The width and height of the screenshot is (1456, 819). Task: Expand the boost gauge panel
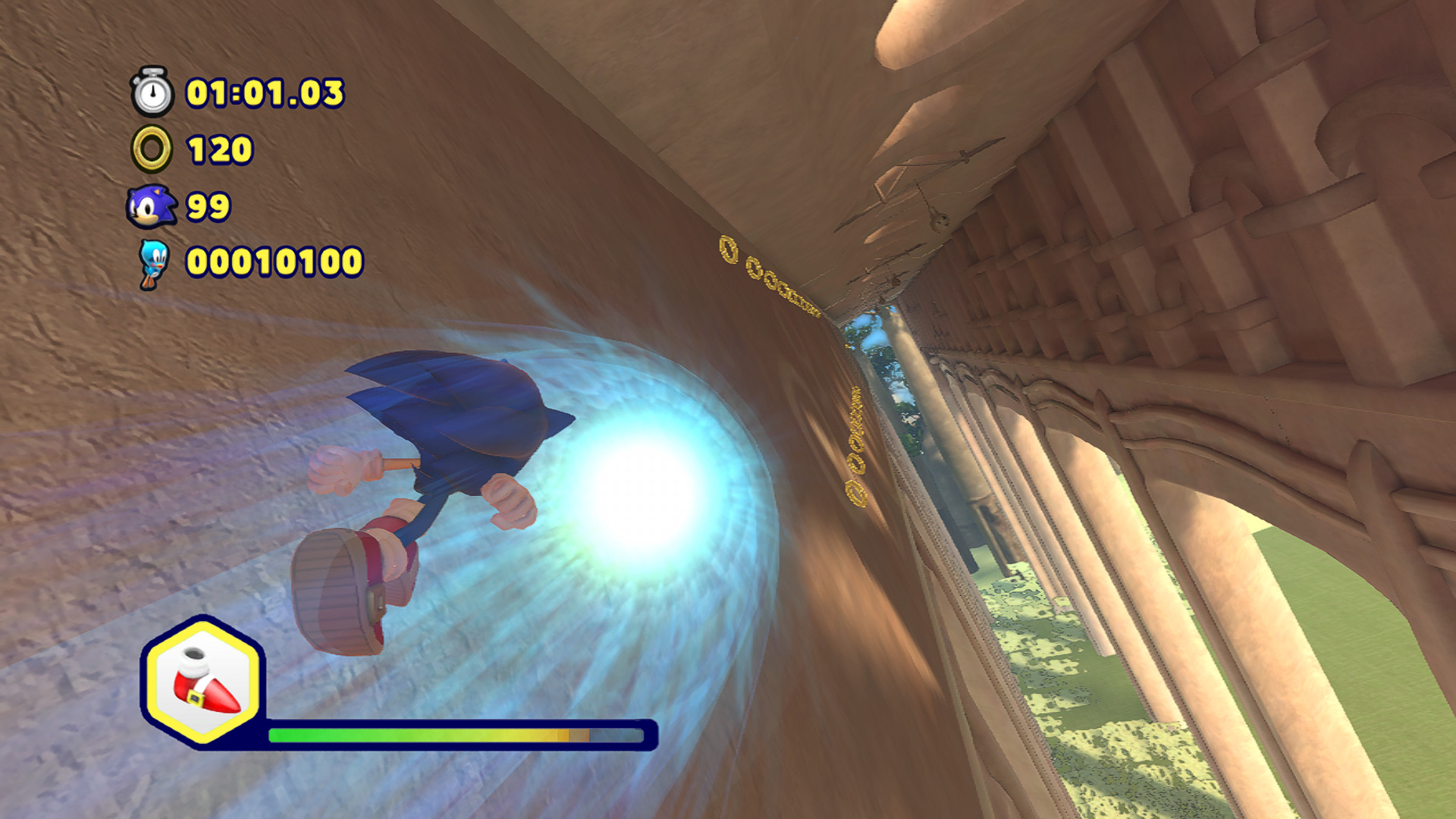click(455, 733)
